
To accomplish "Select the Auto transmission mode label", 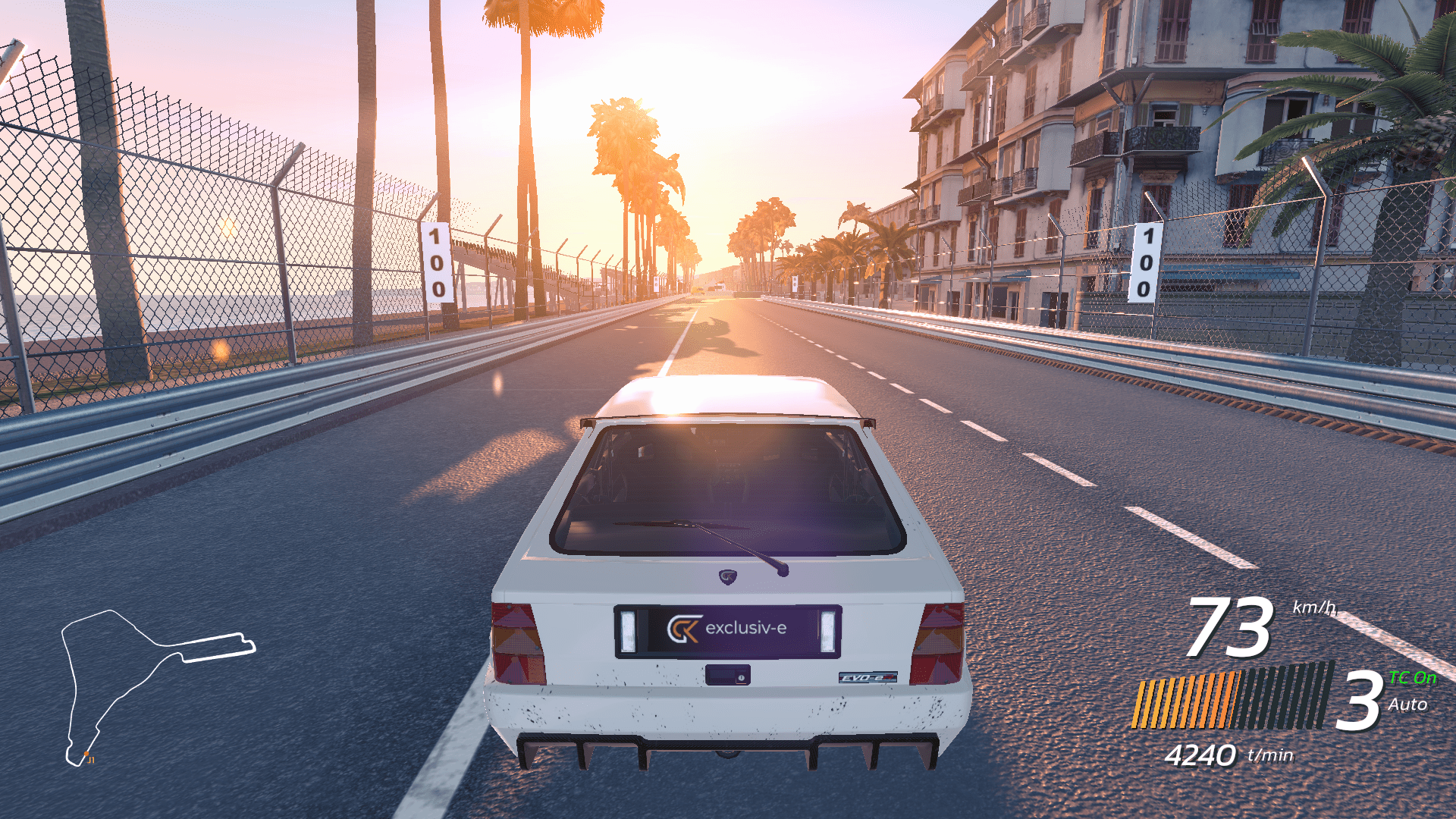I will point(1407,704).
